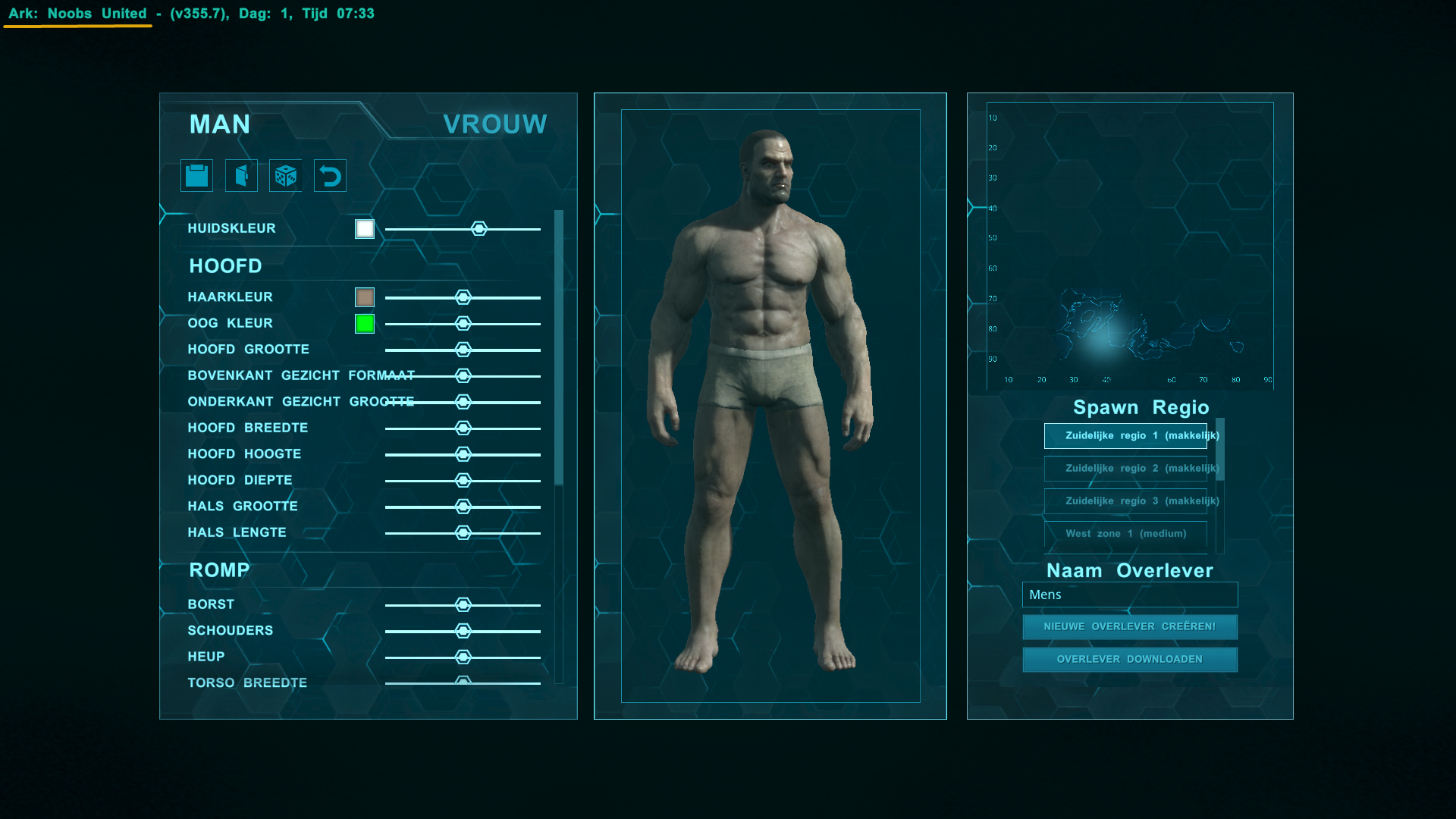Click the Borst slider handle
Viewport: 1456px width, 819px height.
[x=463, y=605]
